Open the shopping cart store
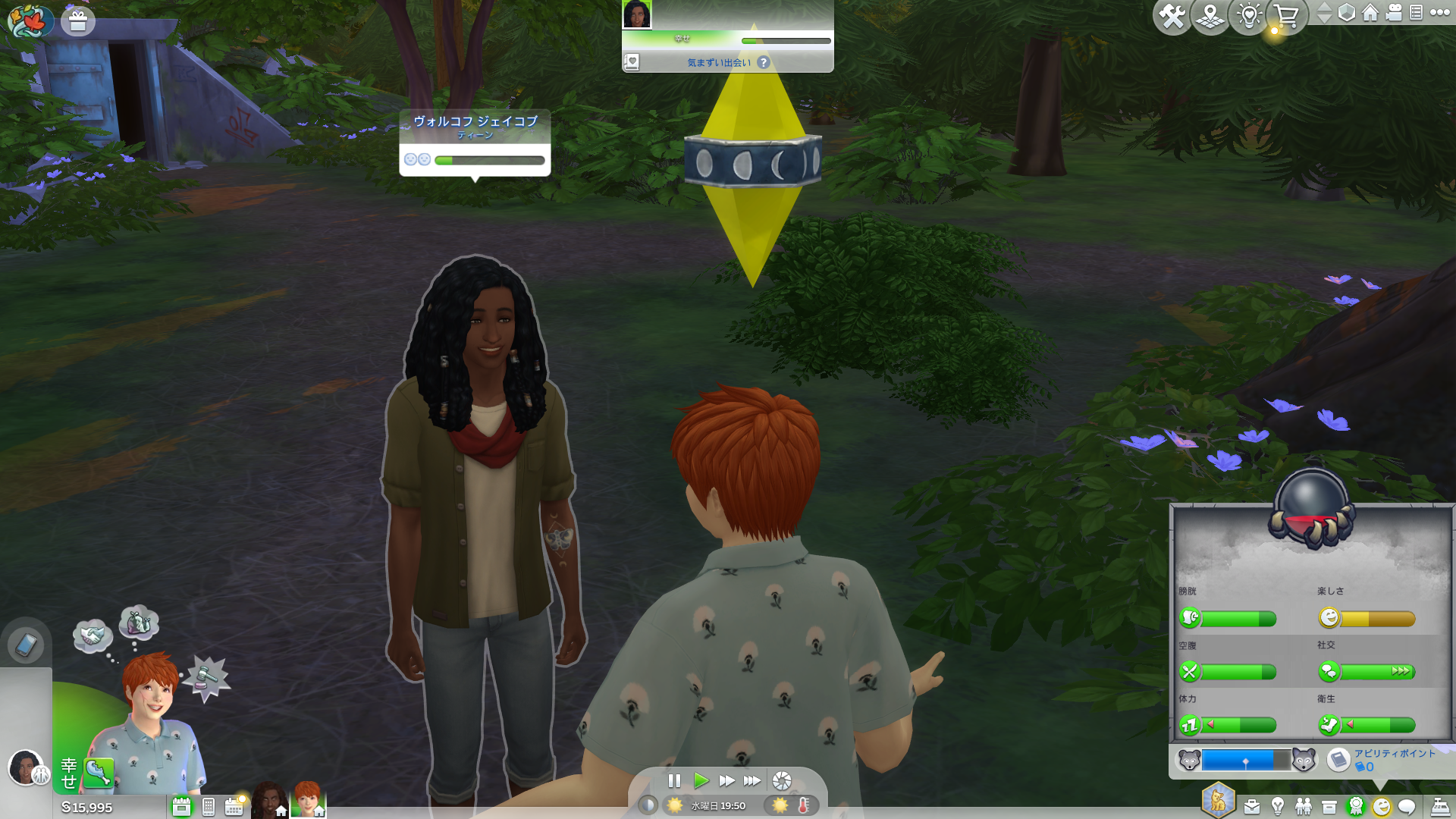The height and width of the screenshot is (819, 1456). 1286,17
